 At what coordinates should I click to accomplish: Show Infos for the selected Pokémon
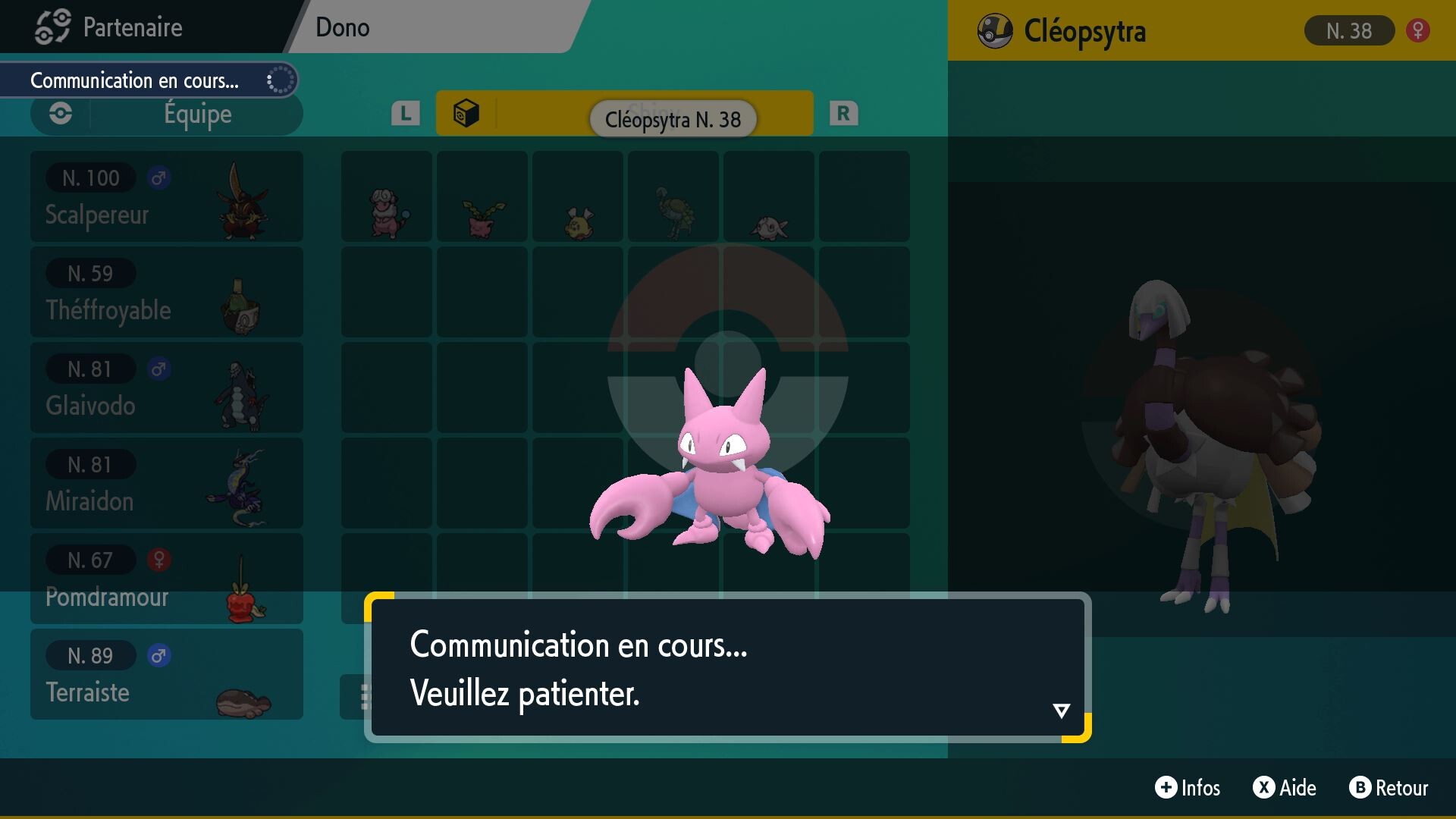[x=1188, y=788]
